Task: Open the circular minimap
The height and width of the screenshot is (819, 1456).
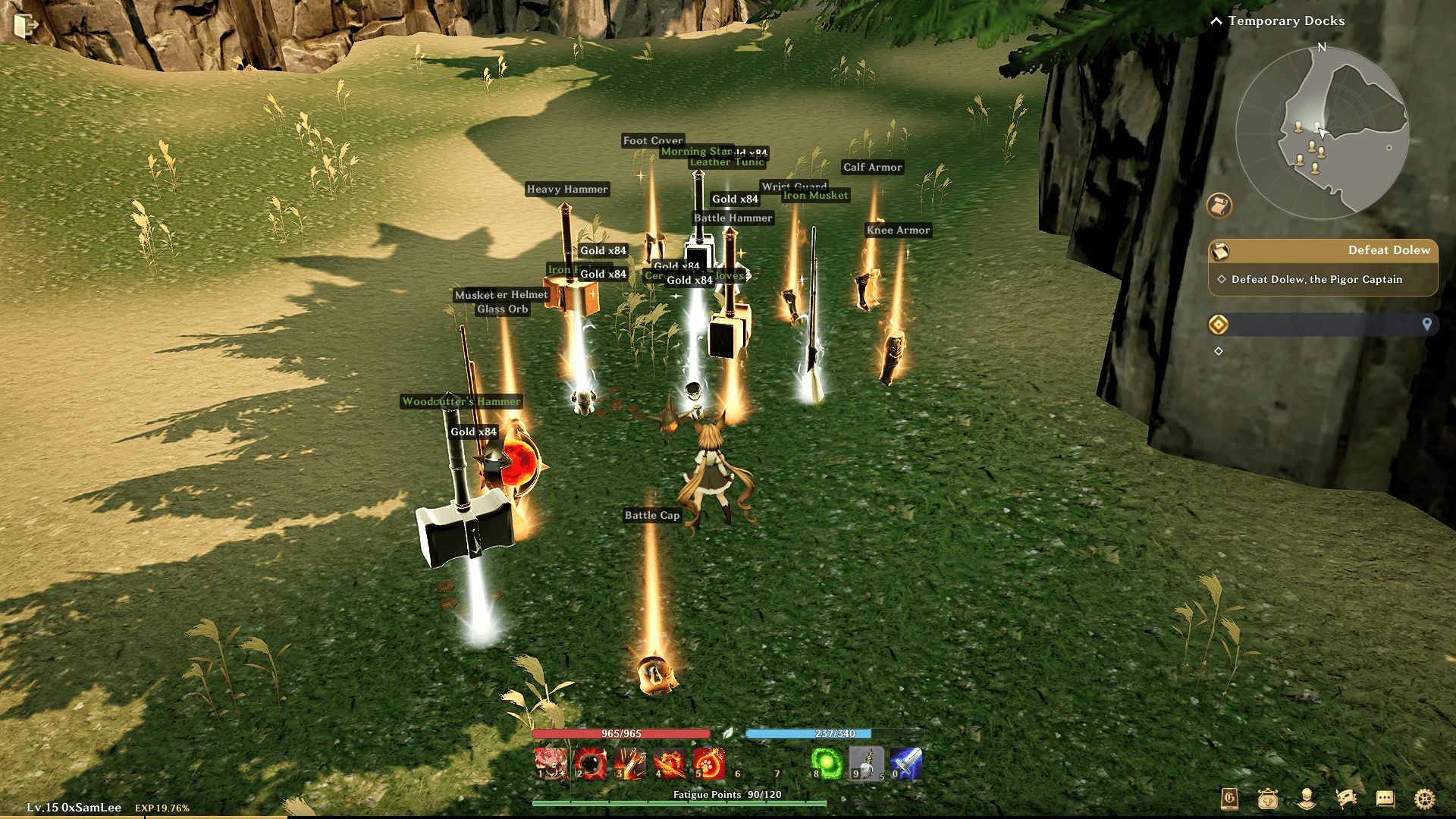Action: tap(1322, 133)
